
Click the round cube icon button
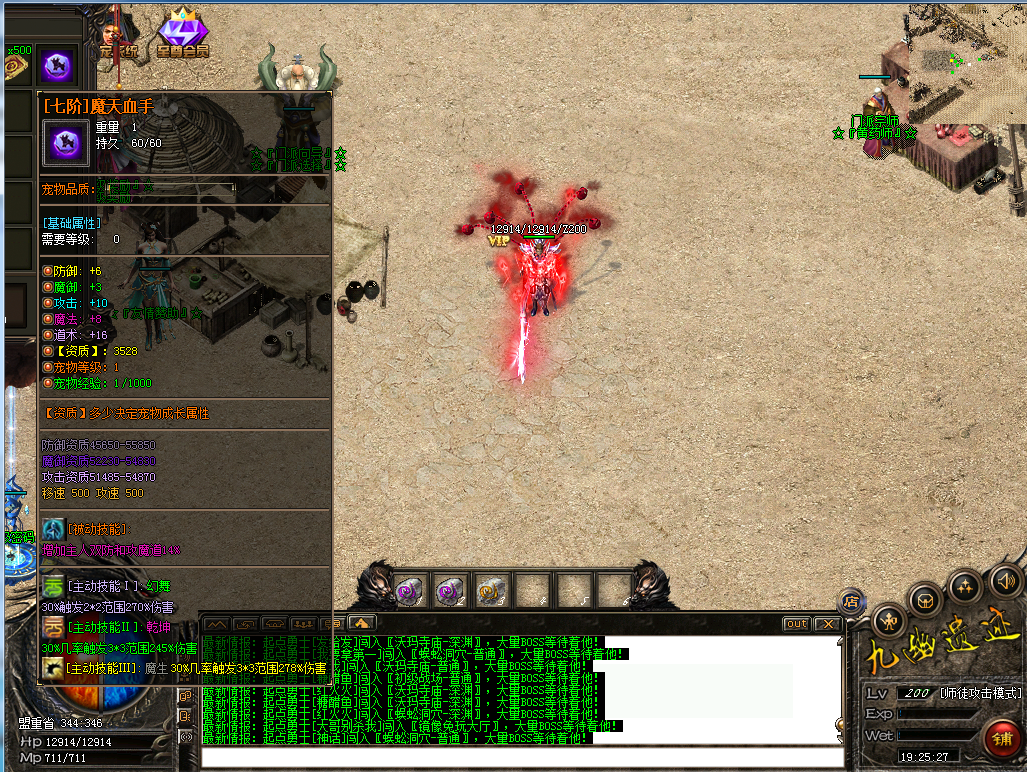[x=924, y=601]
